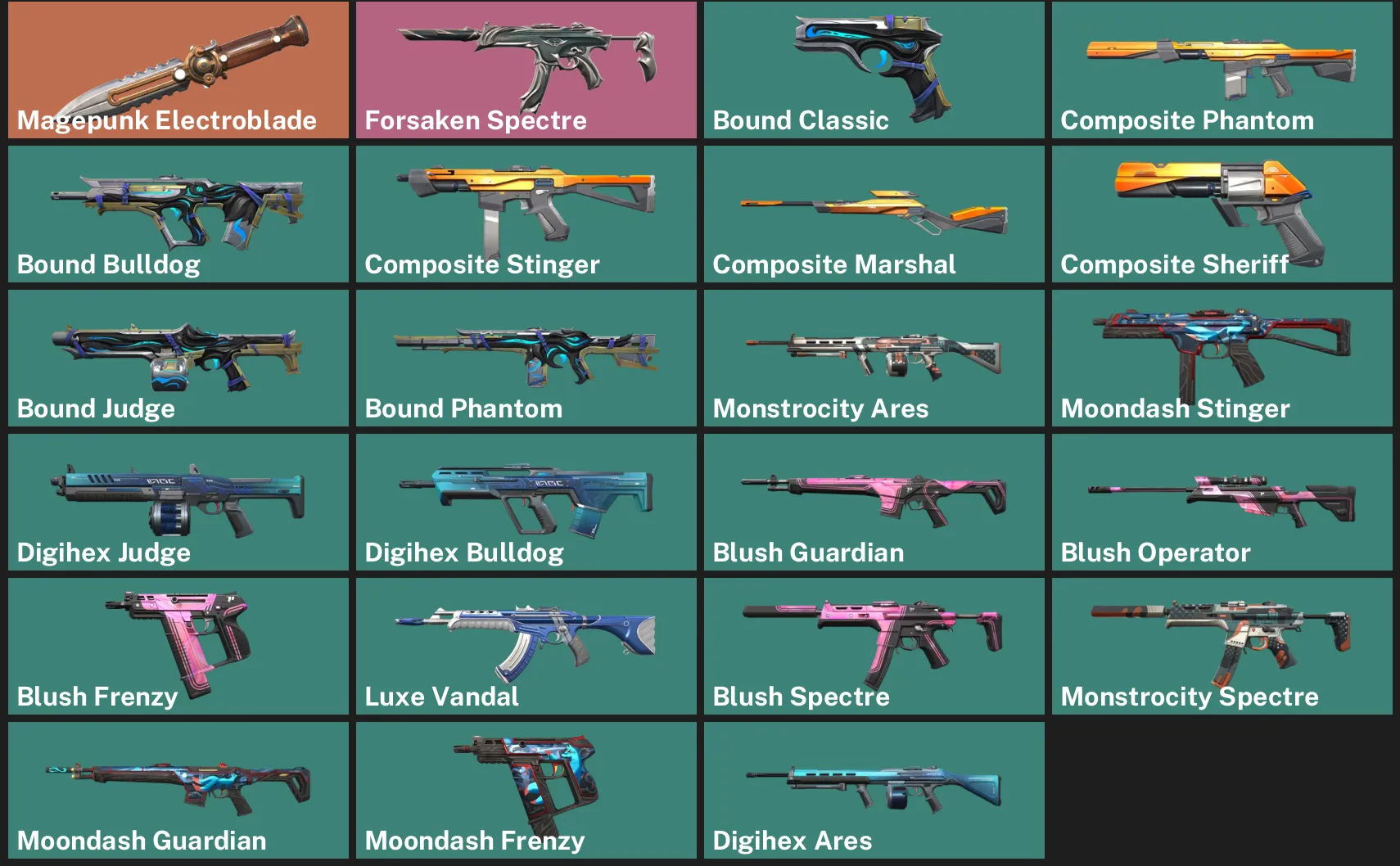Open the Composite Sheriff skin
Screen dimensions: 1400x866
1221,214
